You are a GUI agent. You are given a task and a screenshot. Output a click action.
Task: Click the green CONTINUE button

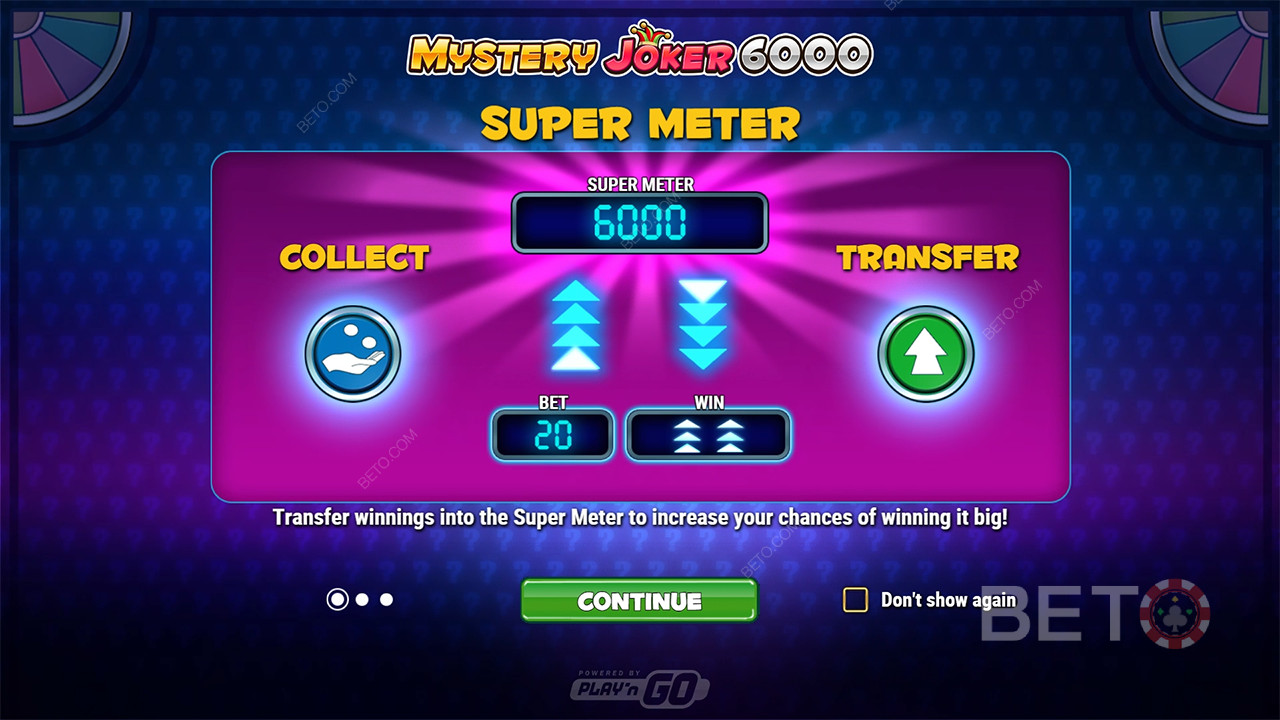(639, 600)
